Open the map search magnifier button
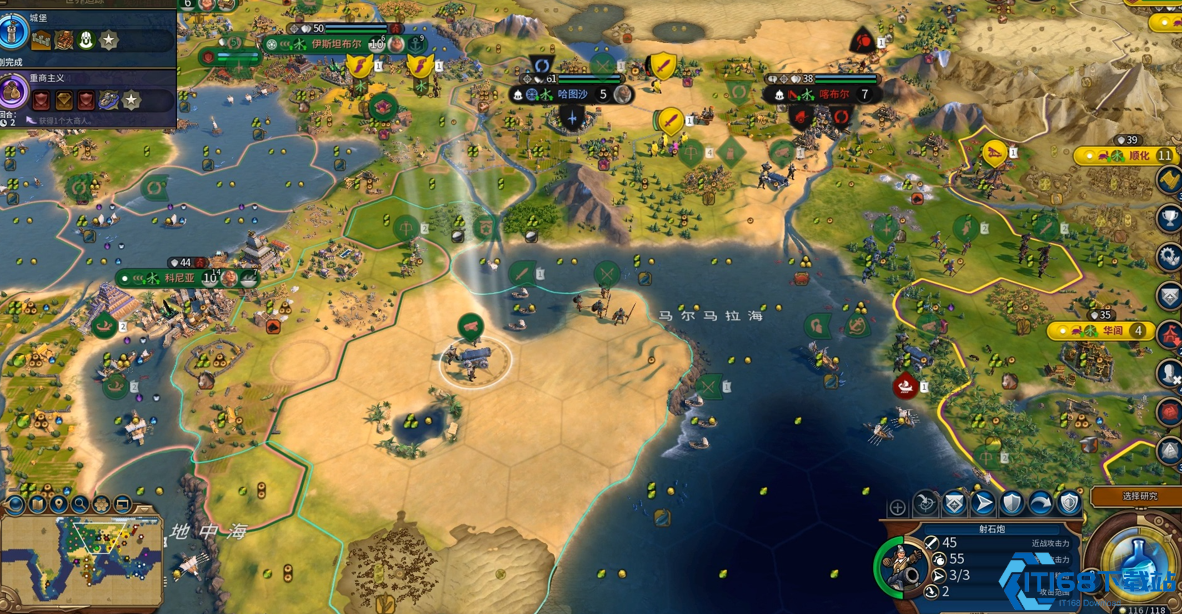 (80, 504)
